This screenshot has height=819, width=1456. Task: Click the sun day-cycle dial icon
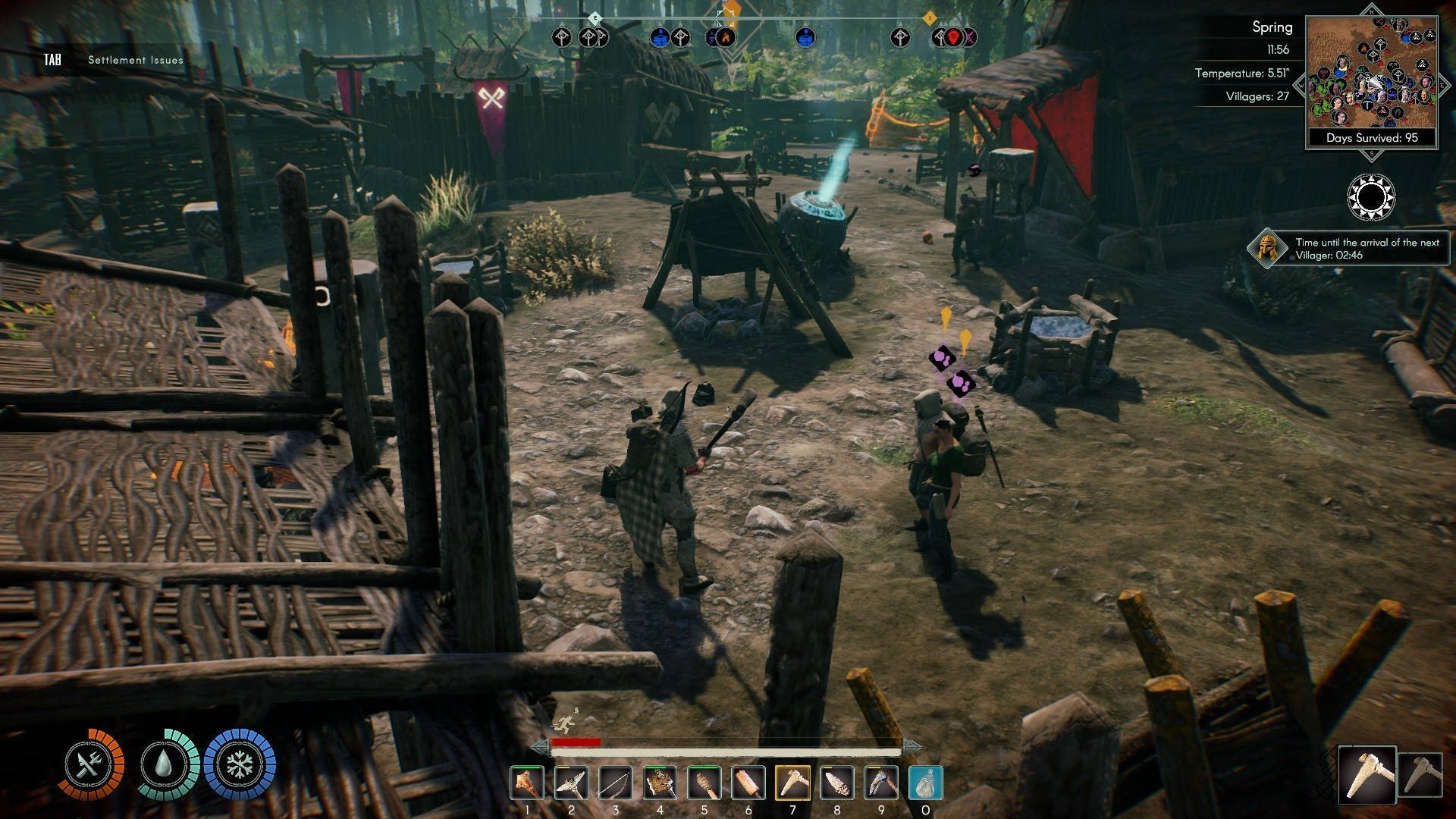click(1370, 197)
